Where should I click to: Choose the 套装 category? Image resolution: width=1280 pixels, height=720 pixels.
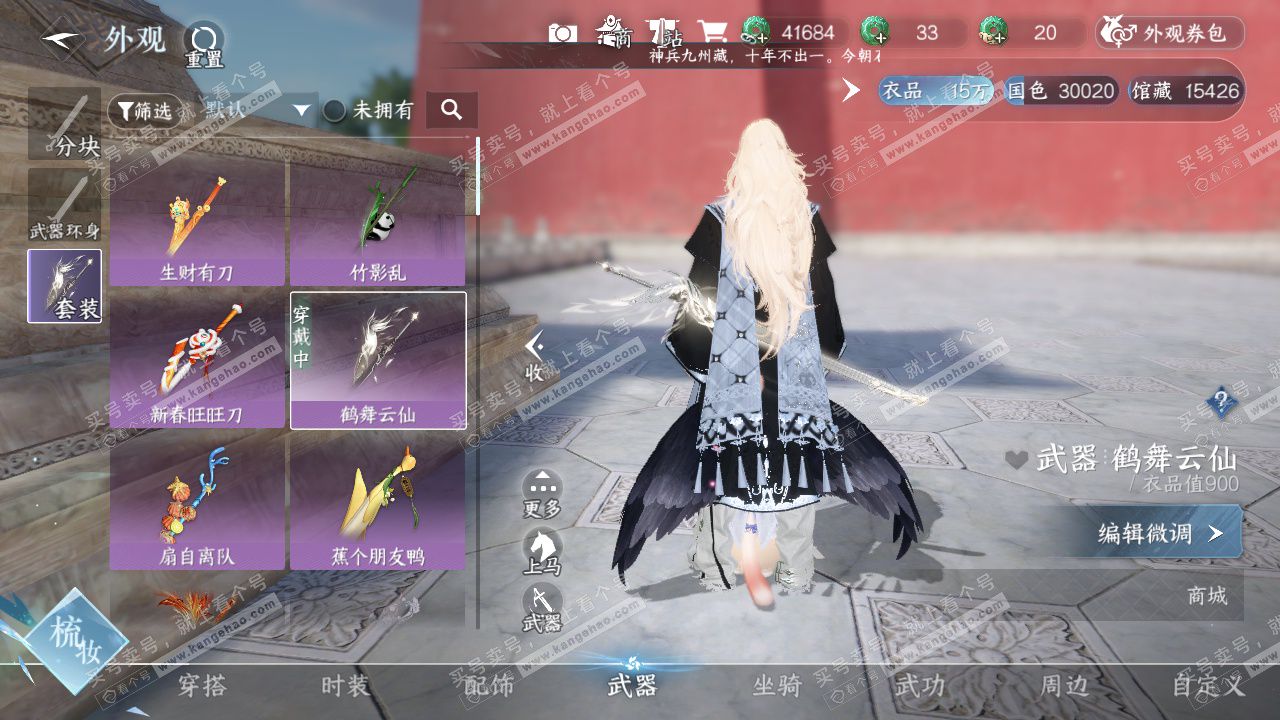[x=65, y=286]
